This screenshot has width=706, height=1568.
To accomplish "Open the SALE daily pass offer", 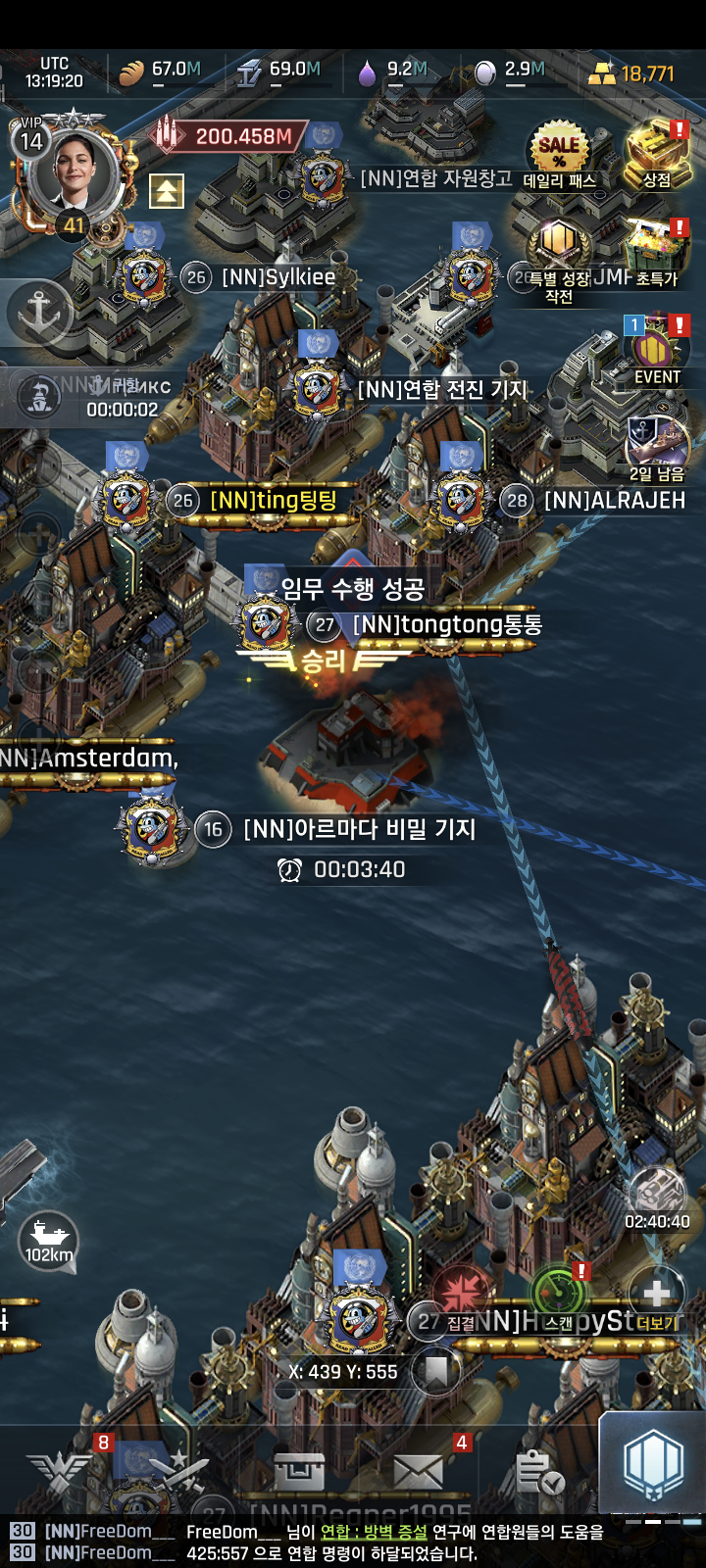I will pos(559,152).
